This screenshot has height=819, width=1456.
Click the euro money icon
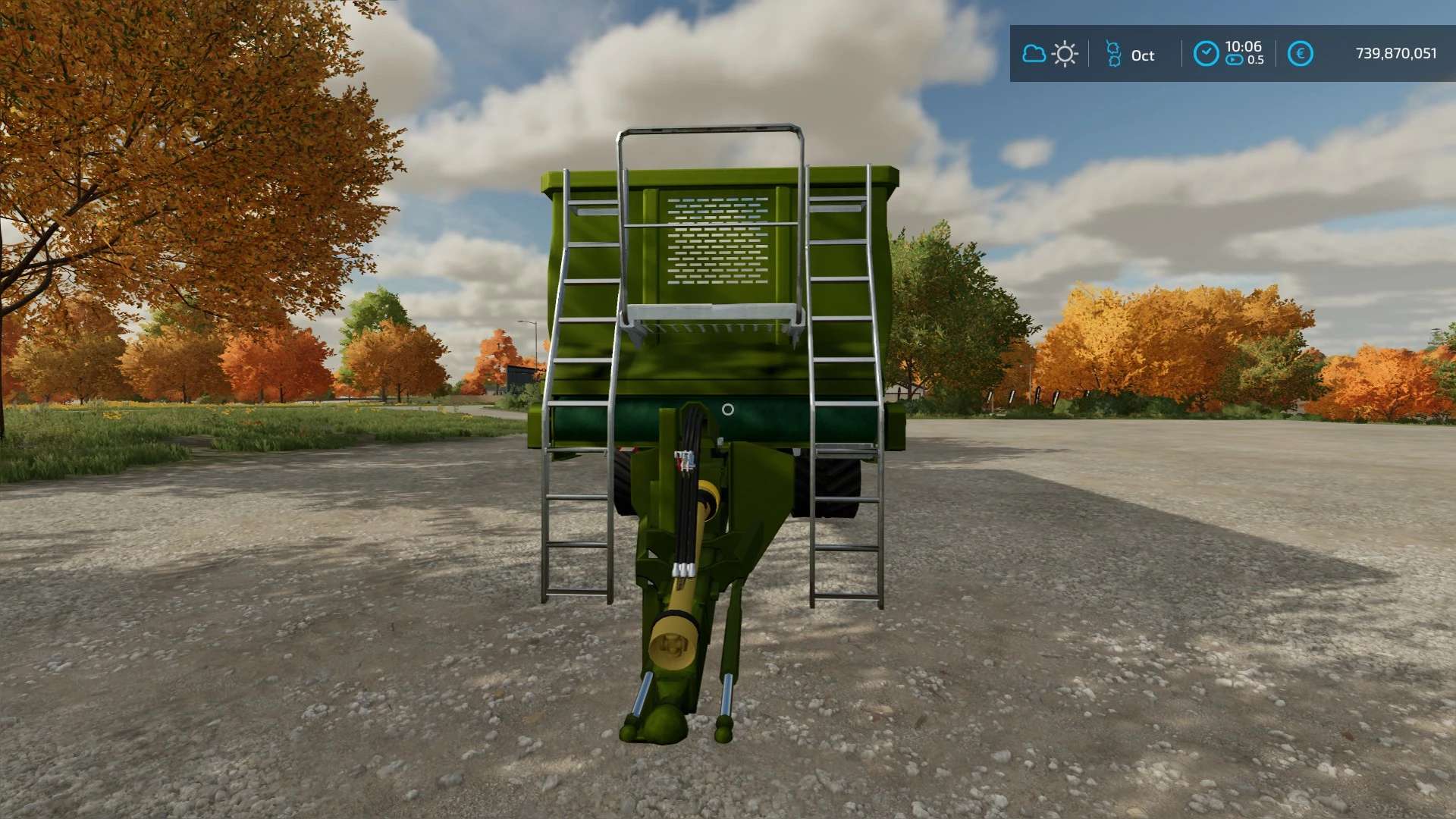(1300, 54)
